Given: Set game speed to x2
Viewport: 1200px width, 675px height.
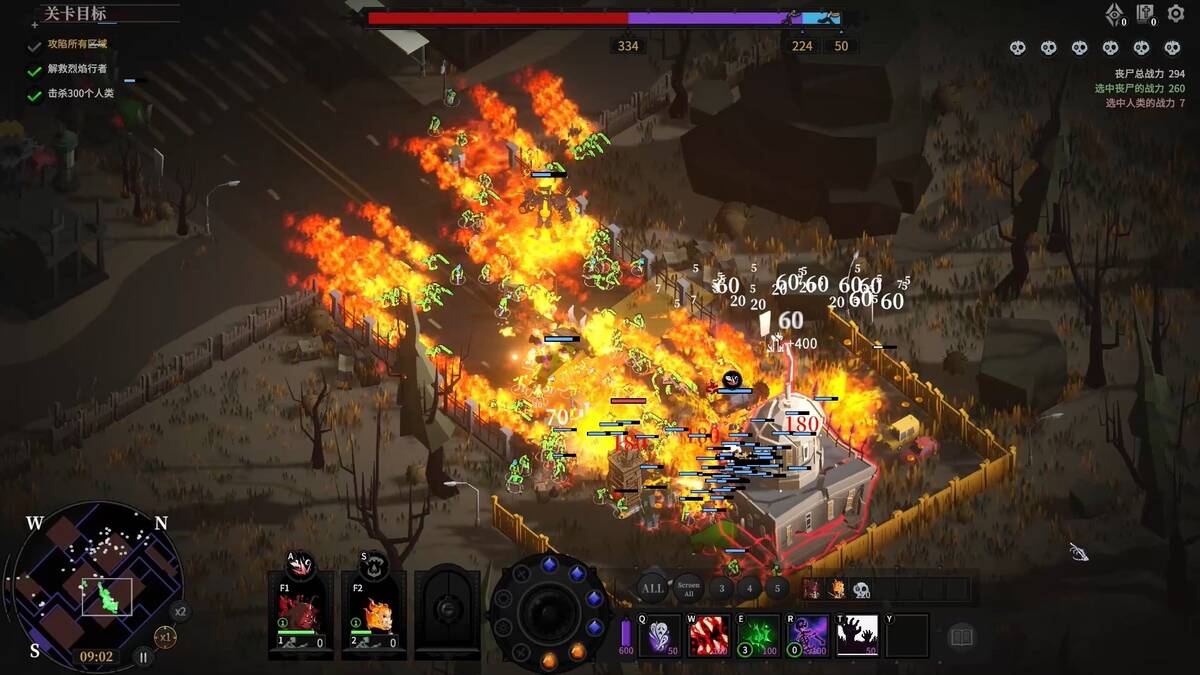Looking at the screenshot, I should tap(180, 611).
